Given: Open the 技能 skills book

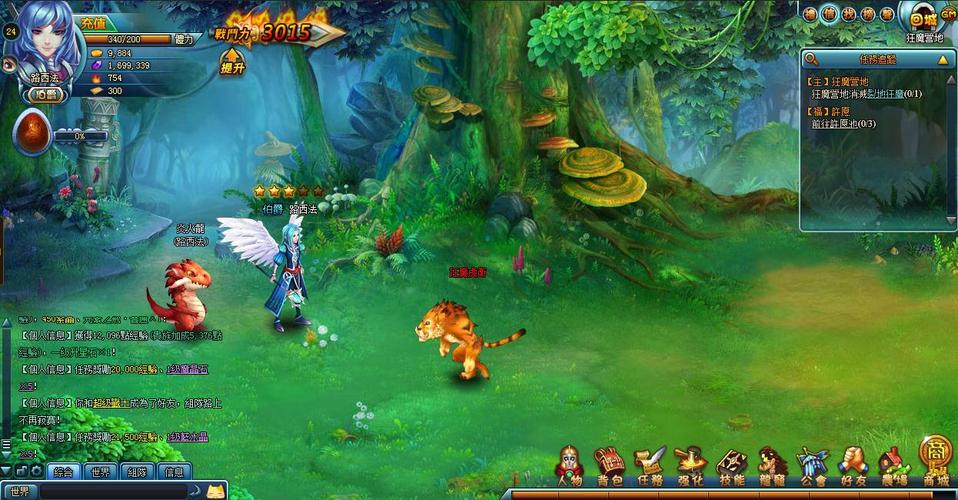Looking at the screenshot, I should coord(731,467).
